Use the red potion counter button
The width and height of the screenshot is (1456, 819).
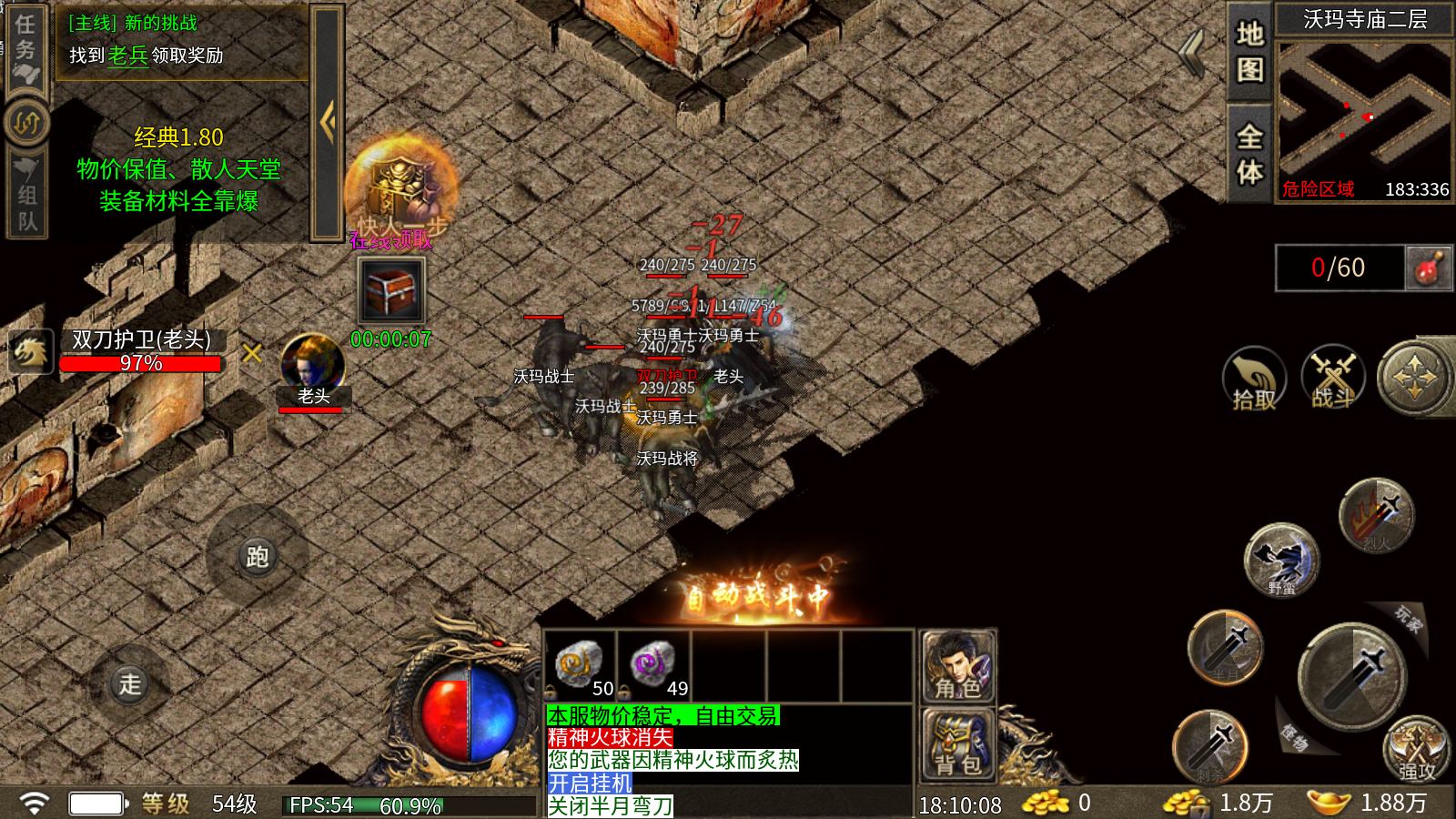(x=1428, y=268)
